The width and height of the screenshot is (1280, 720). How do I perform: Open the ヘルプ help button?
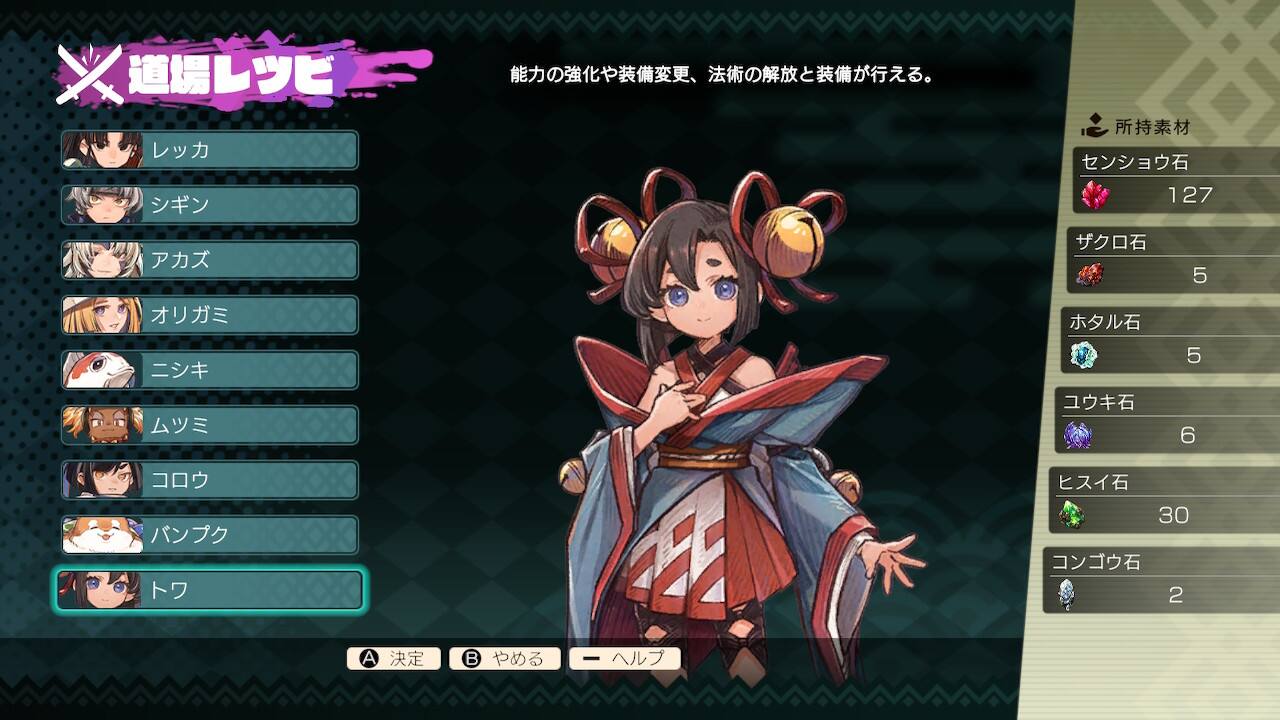[x=625, y=659]
